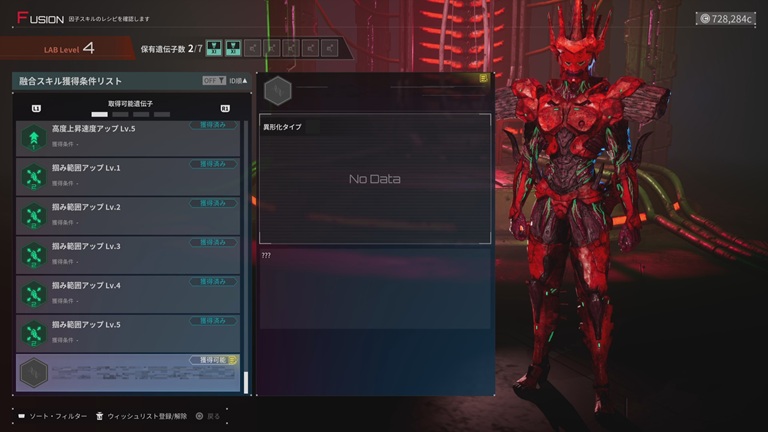The width and height of the screenshot is (768, 432).
Task: Select the first owned gene slot icon
Action: [x=213, y=47]
